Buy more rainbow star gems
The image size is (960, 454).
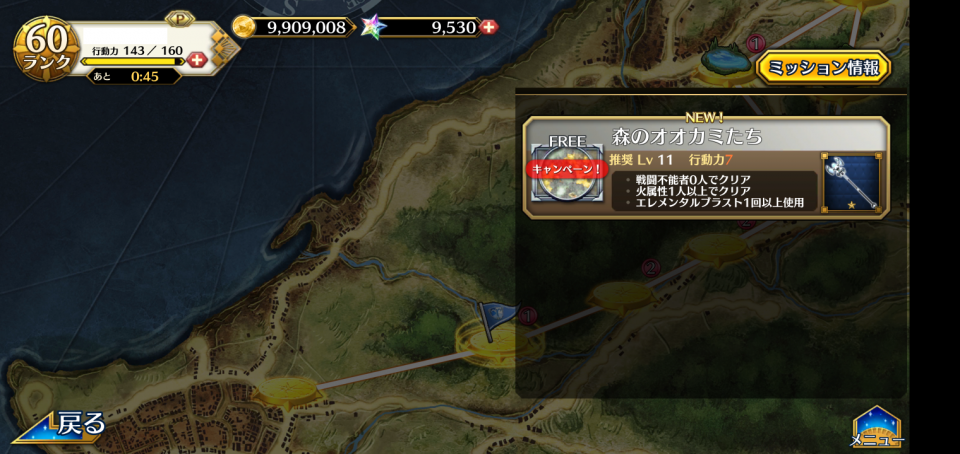(489, 27)
